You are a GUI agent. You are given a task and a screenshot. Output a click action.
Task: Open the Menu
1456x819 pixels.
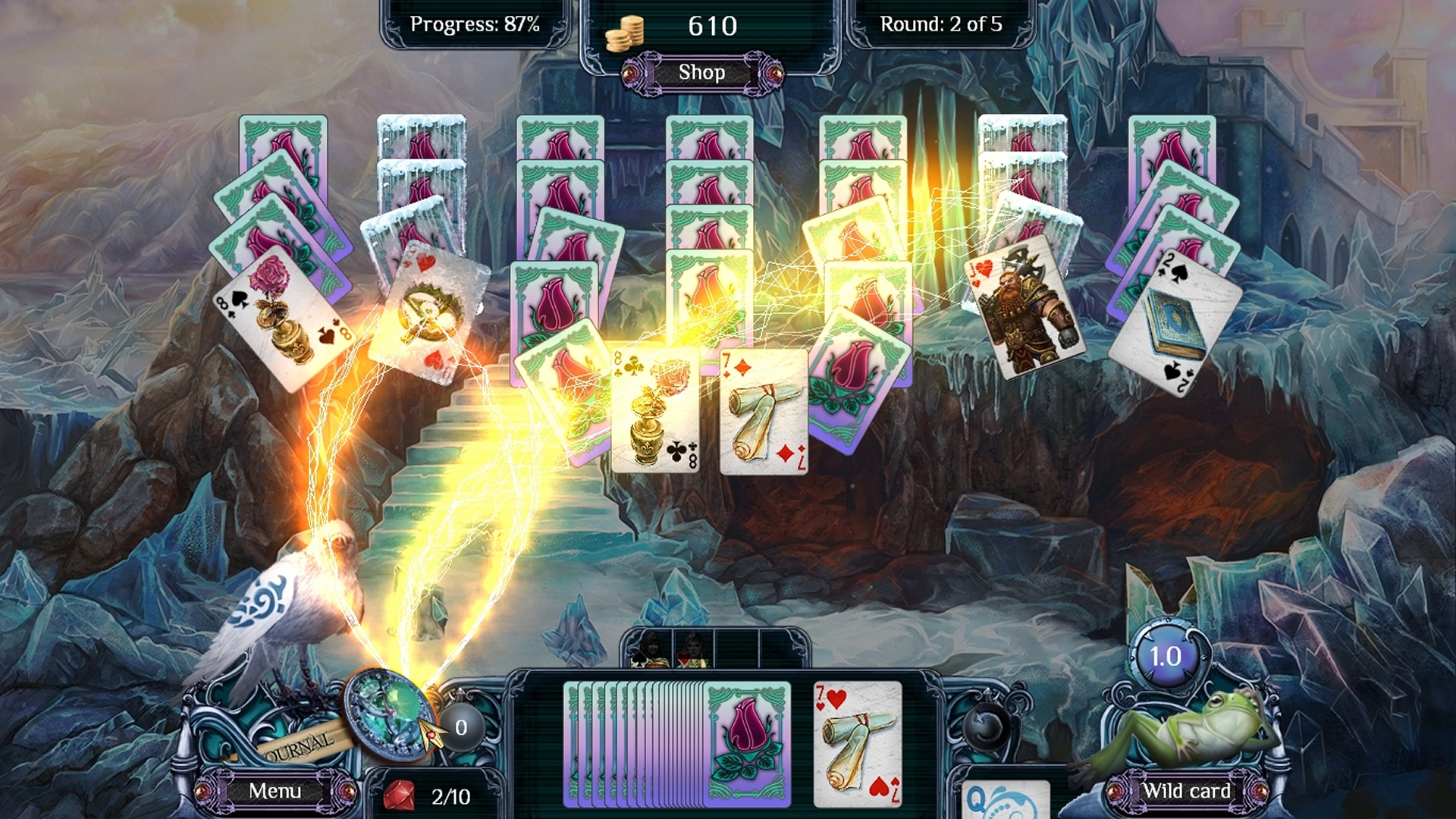point(276,791)
